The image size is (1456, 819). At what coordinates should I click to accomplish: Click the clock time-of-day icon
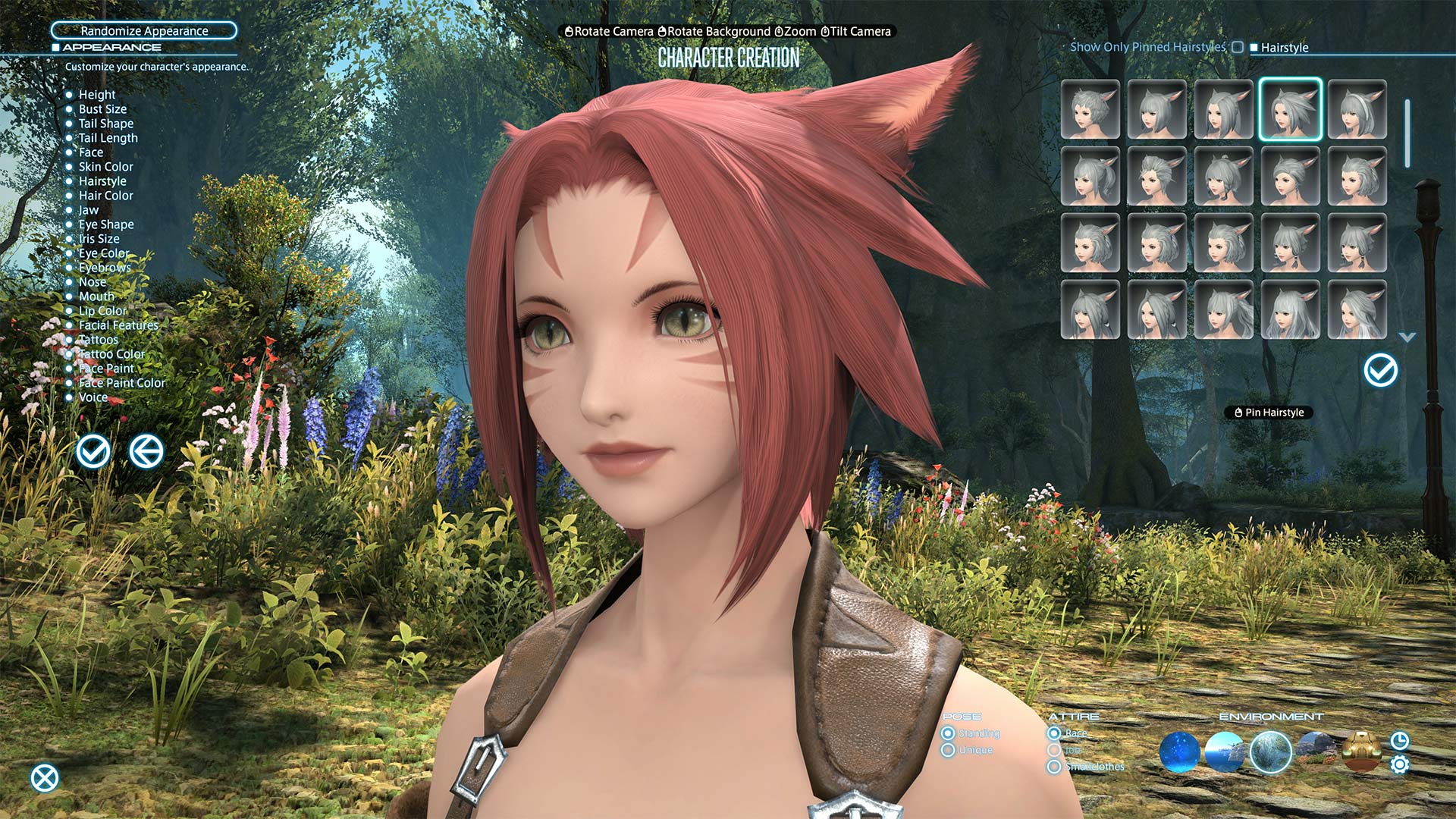[1400, 740]
